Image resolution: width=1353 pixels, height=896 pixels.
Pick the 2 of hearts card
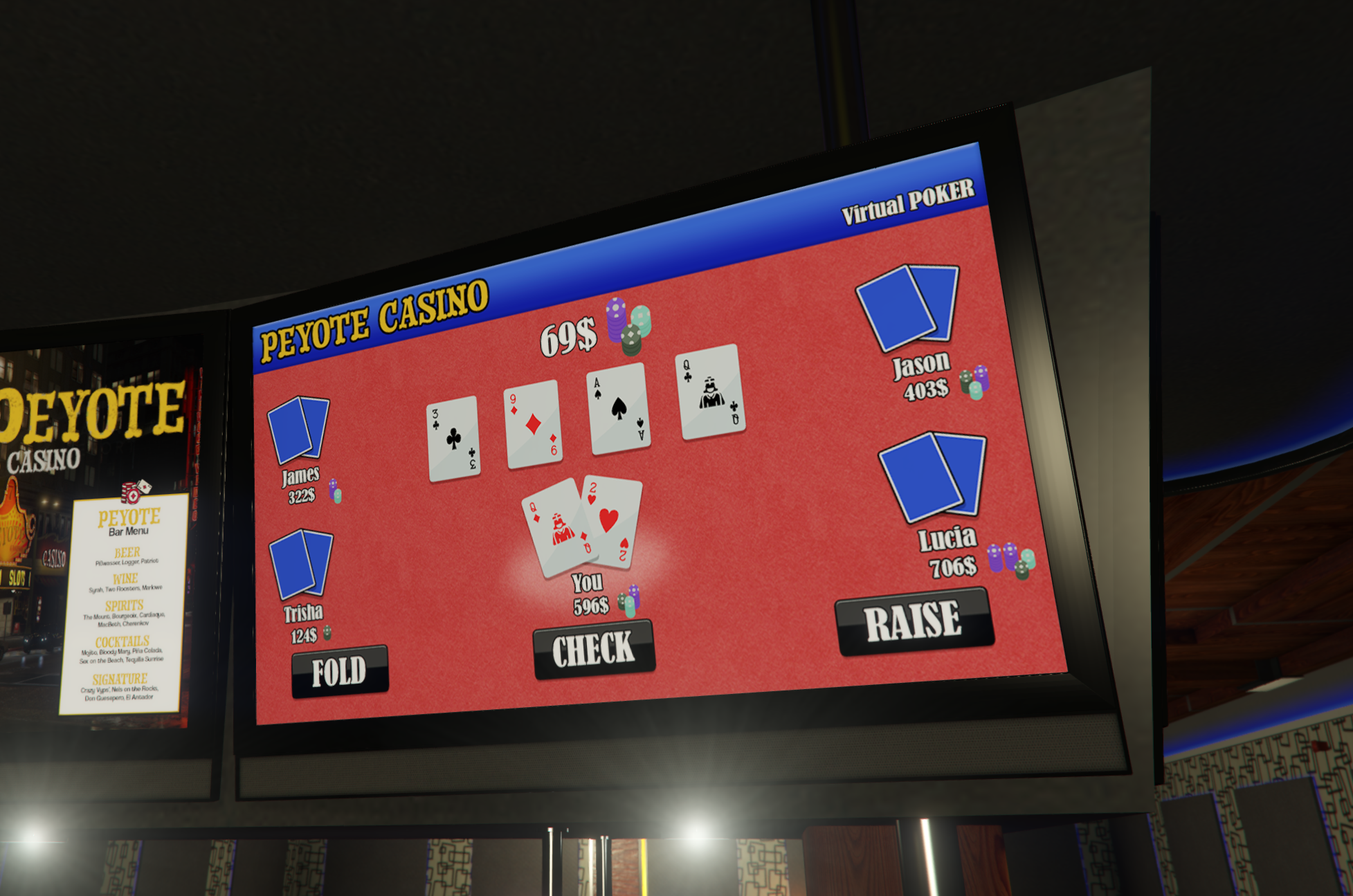(x=612, y=520)
